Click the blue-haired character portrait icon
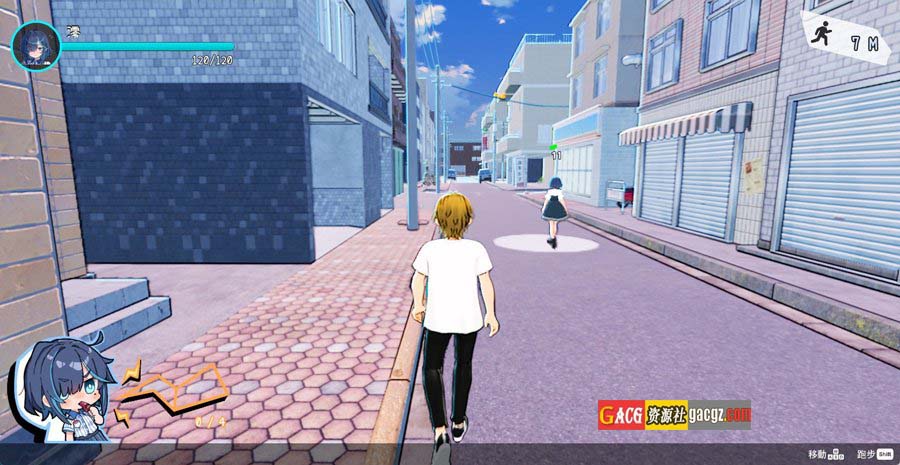 click(x=31, y=46)
